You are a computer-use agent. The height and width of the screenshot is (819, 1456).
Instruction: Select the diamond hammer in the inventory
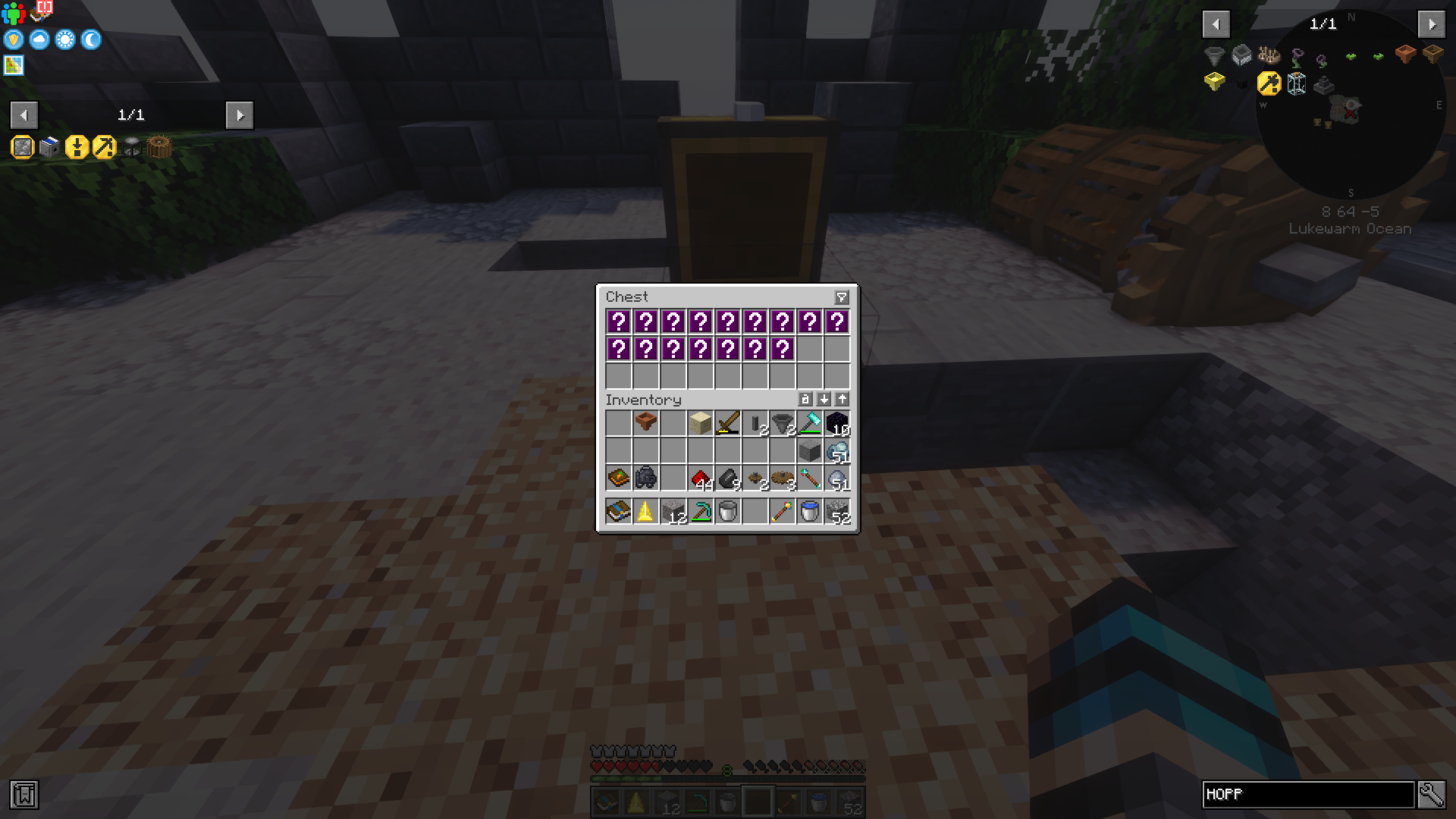pos(809,423)
